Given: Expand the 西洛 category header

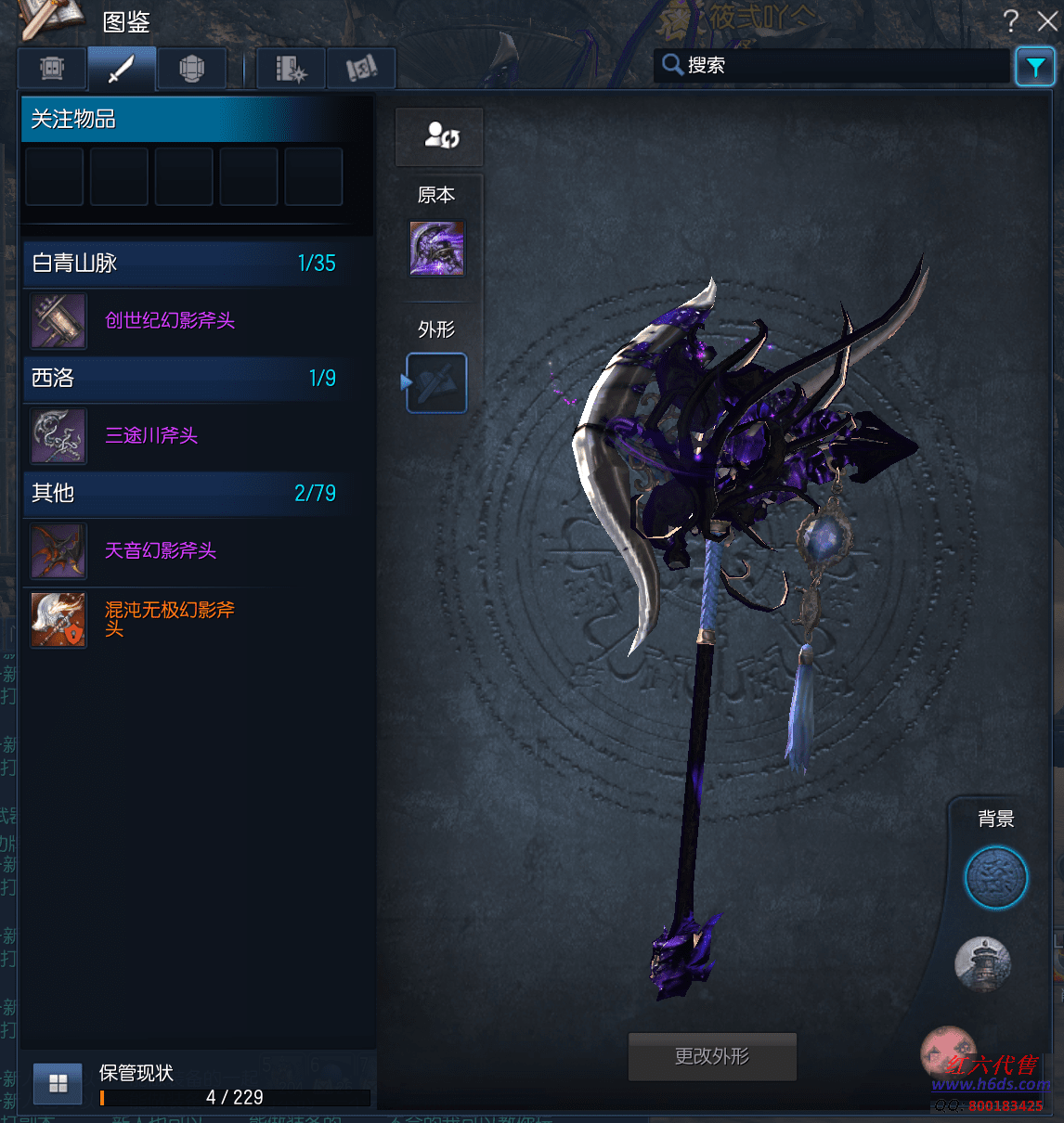Looking at the screenshot, I should [x=184, y=379].
